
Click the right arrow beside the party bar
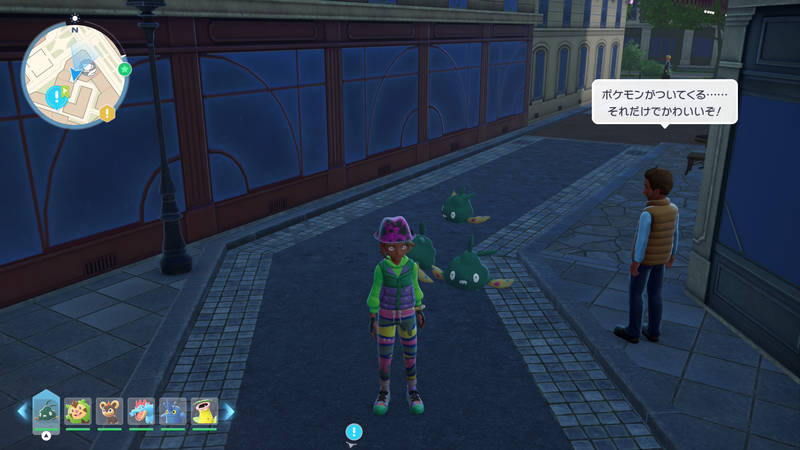point(229,411)
